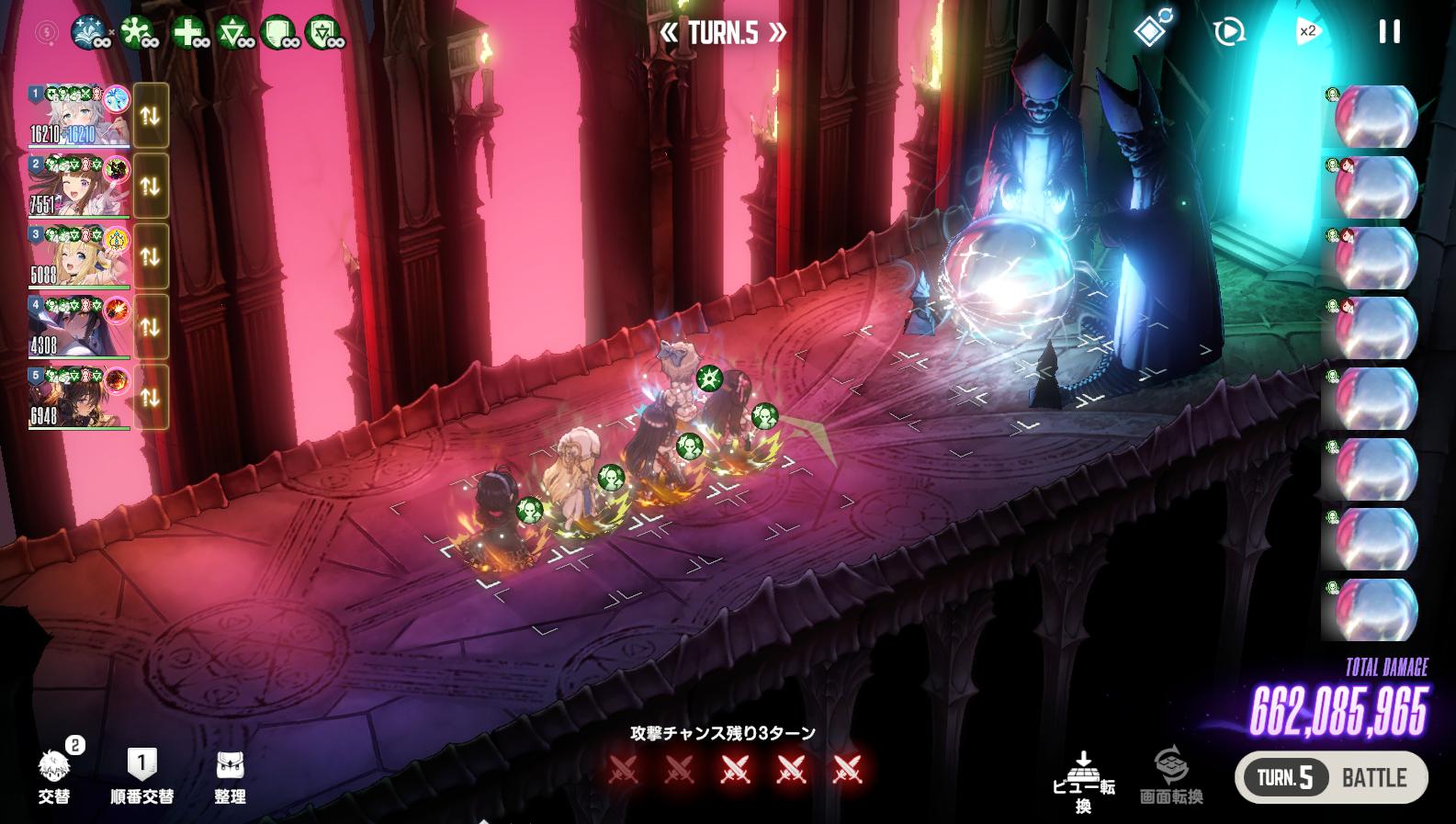
Task: Select party member 4 portrait with 4308 HP
Action: click(x=79, y=327)
